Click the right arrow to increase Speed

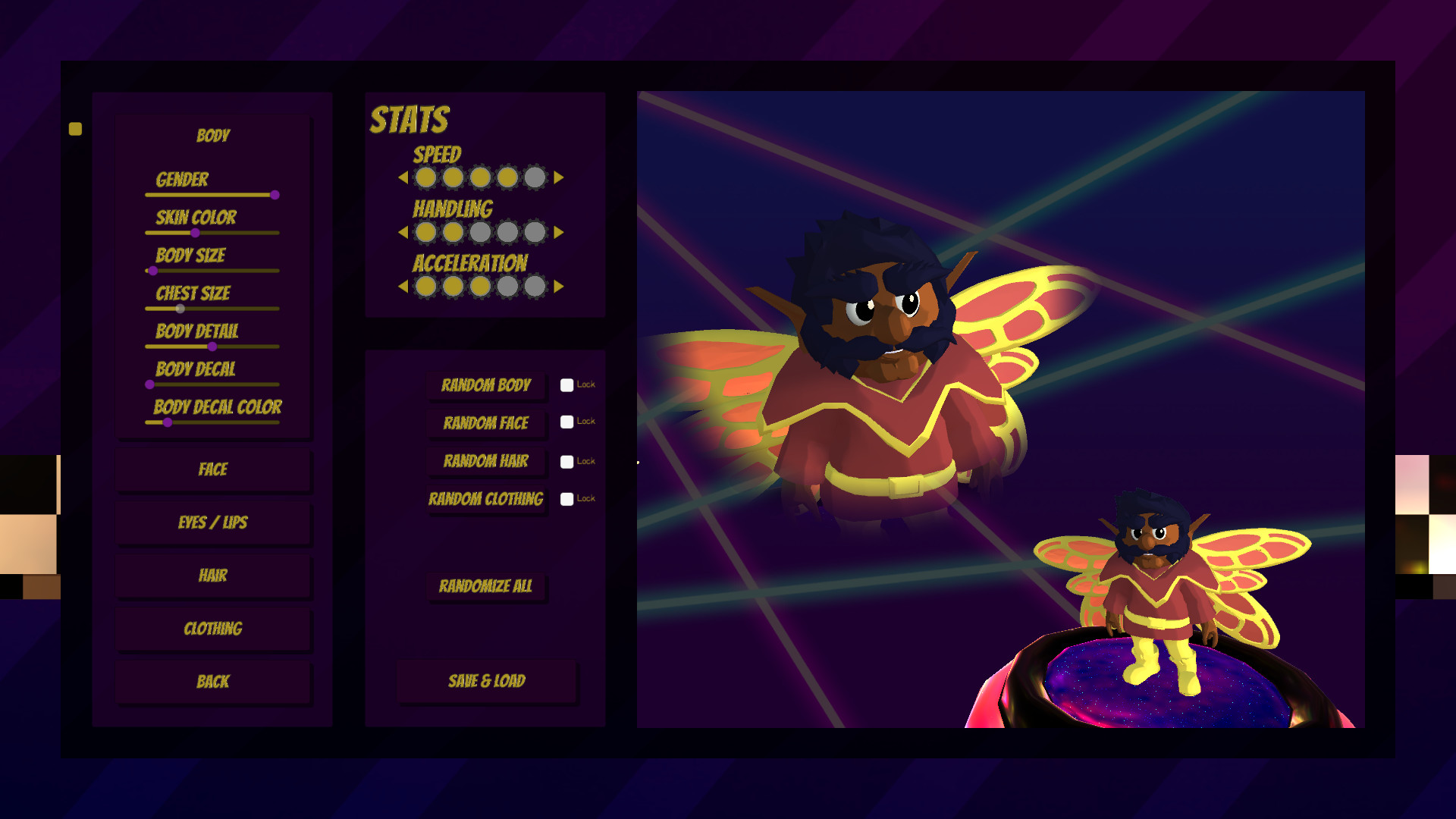click(559, 177)
